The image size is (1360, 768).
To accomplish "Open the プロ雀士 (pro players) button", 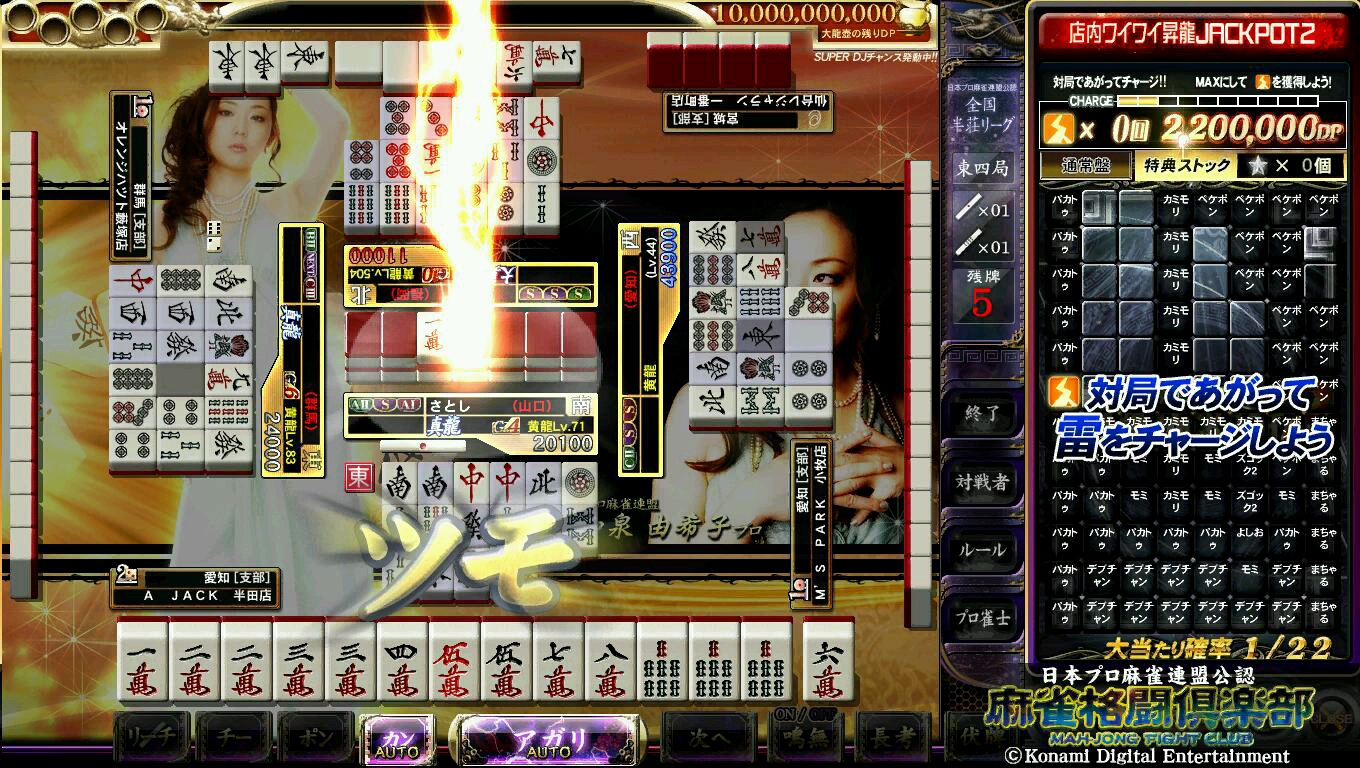I will pos(982,617).
